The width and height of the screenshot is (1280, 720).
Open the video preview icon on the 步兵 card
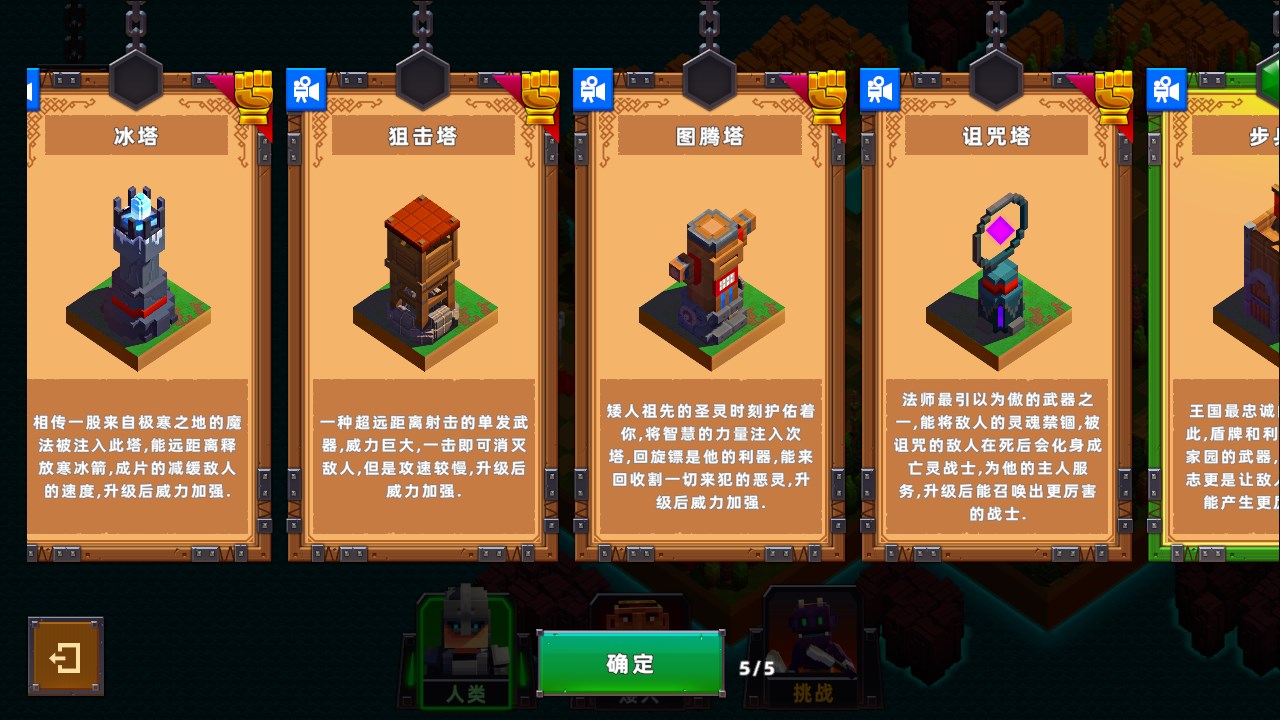[x=1167, y=89]
